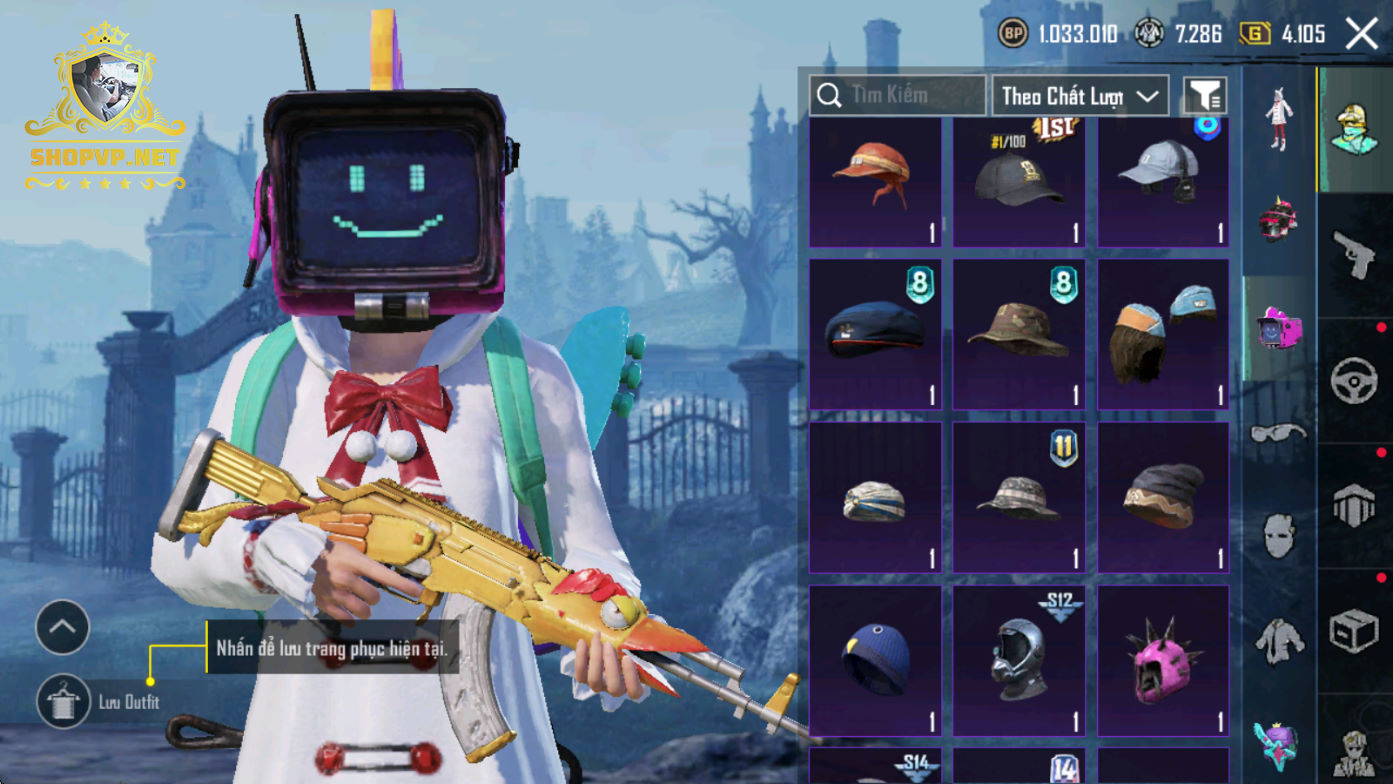Close the inventory screen with X
Image resolution: width=1393 pixels, height=784 pixels.
click(x=1362, y=34)
